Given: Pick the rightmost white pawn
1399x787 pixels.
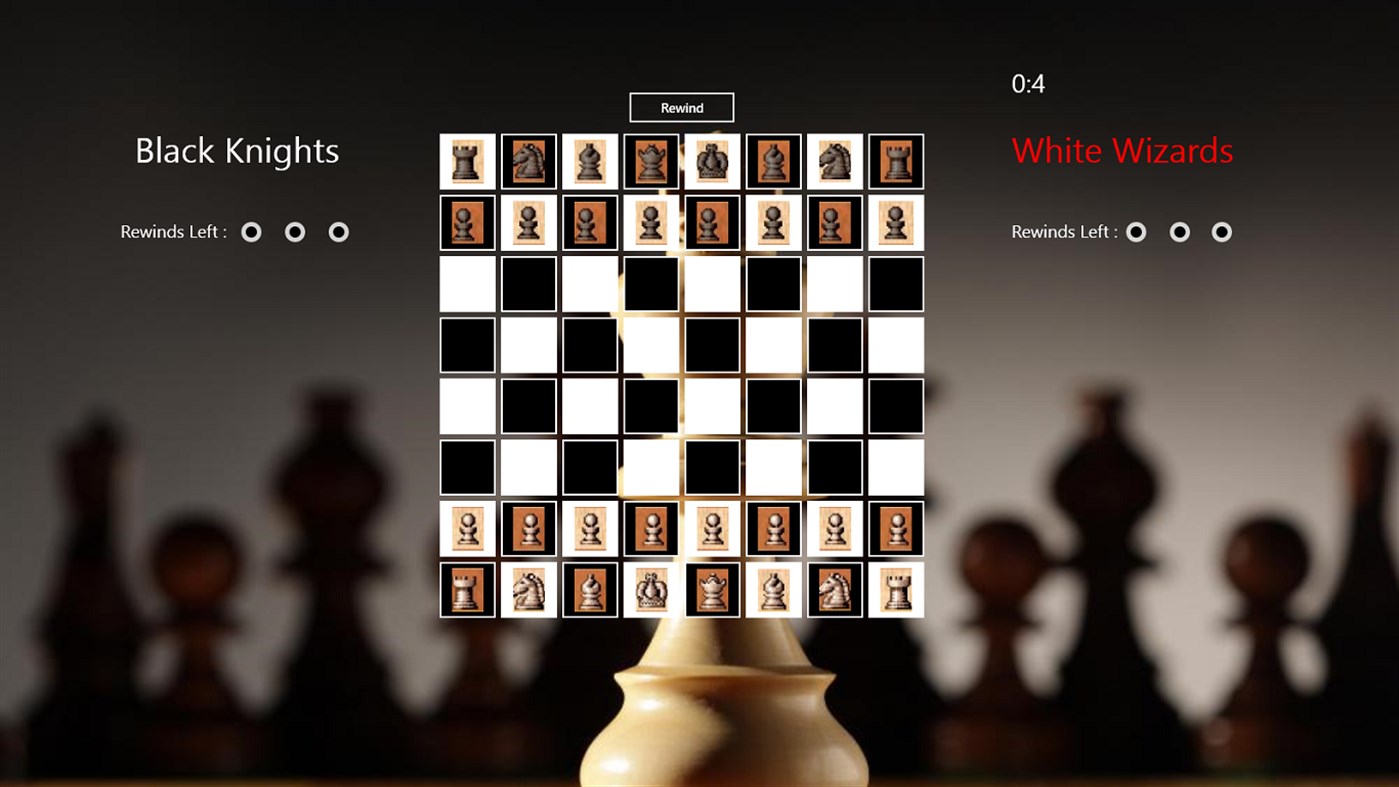Looking at the screenshot, I should (x=896, y=528).
